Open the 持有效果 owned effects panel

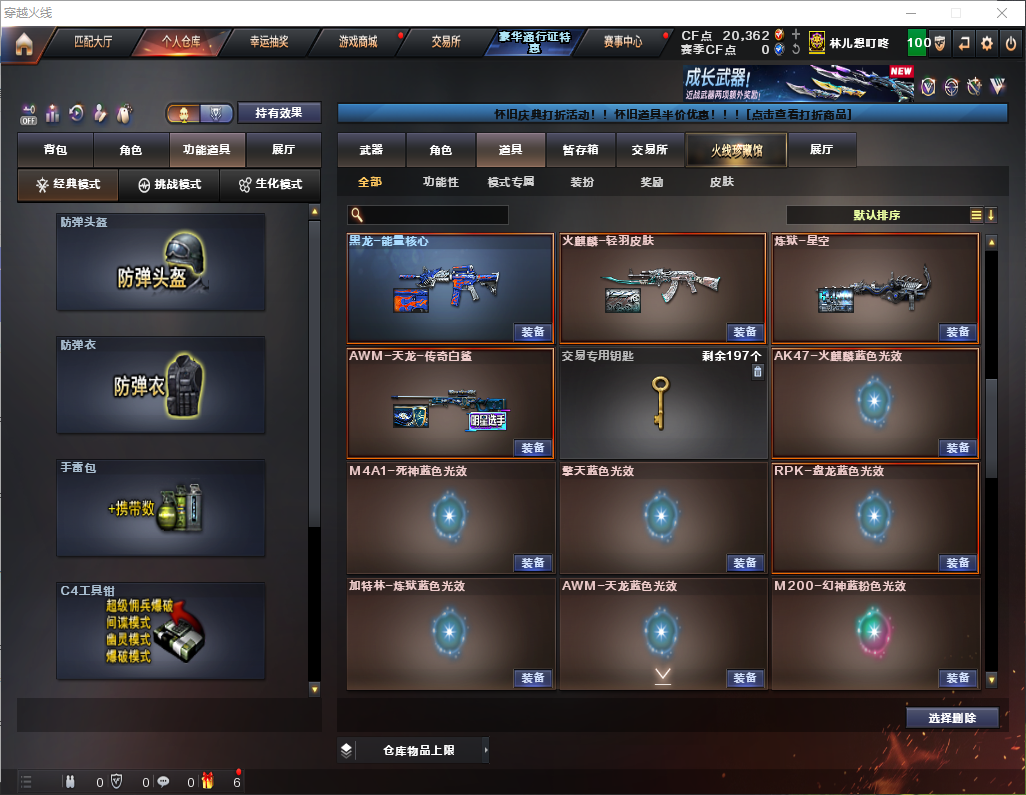279,113
